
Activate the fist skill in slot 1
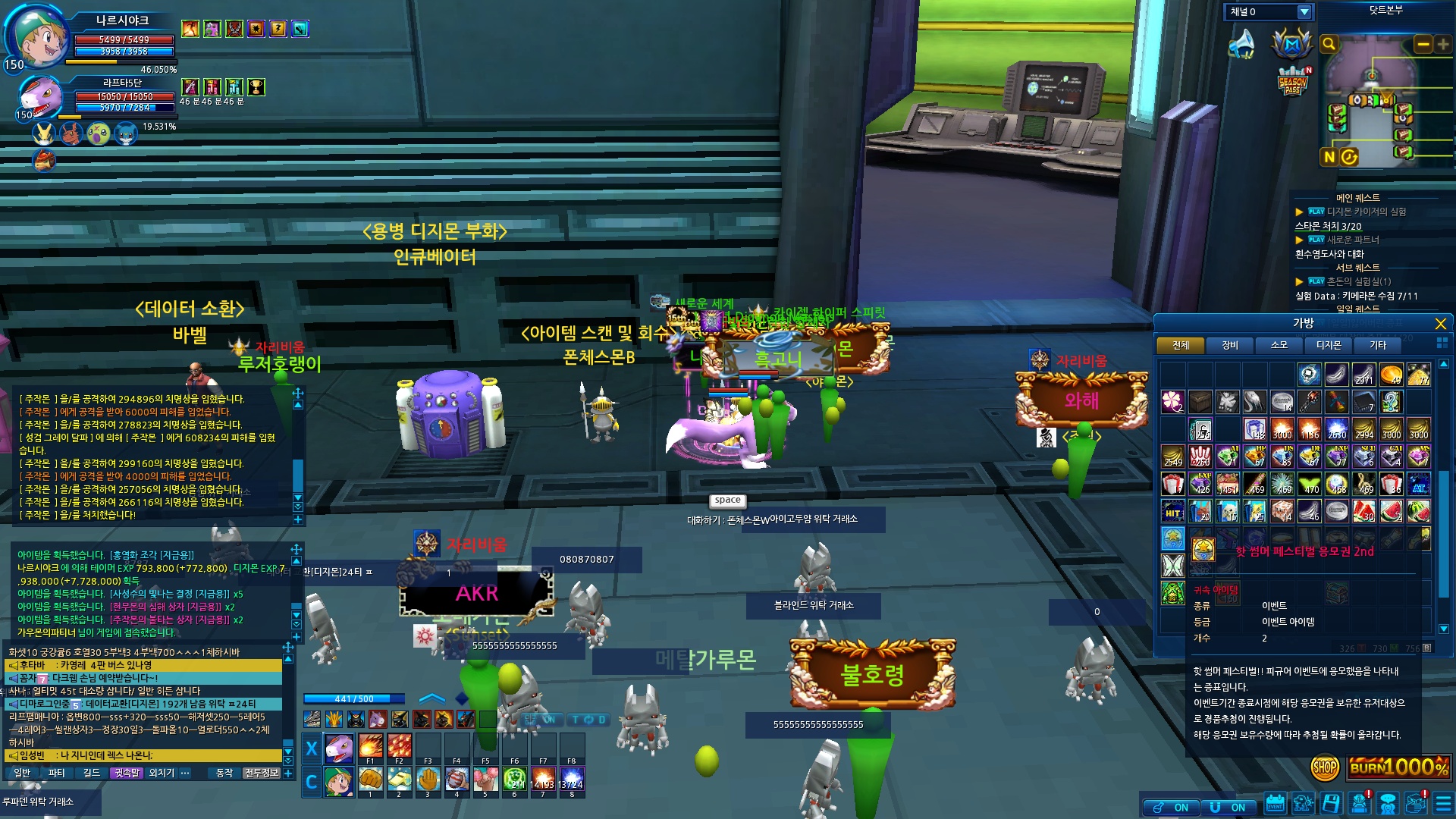370,780
